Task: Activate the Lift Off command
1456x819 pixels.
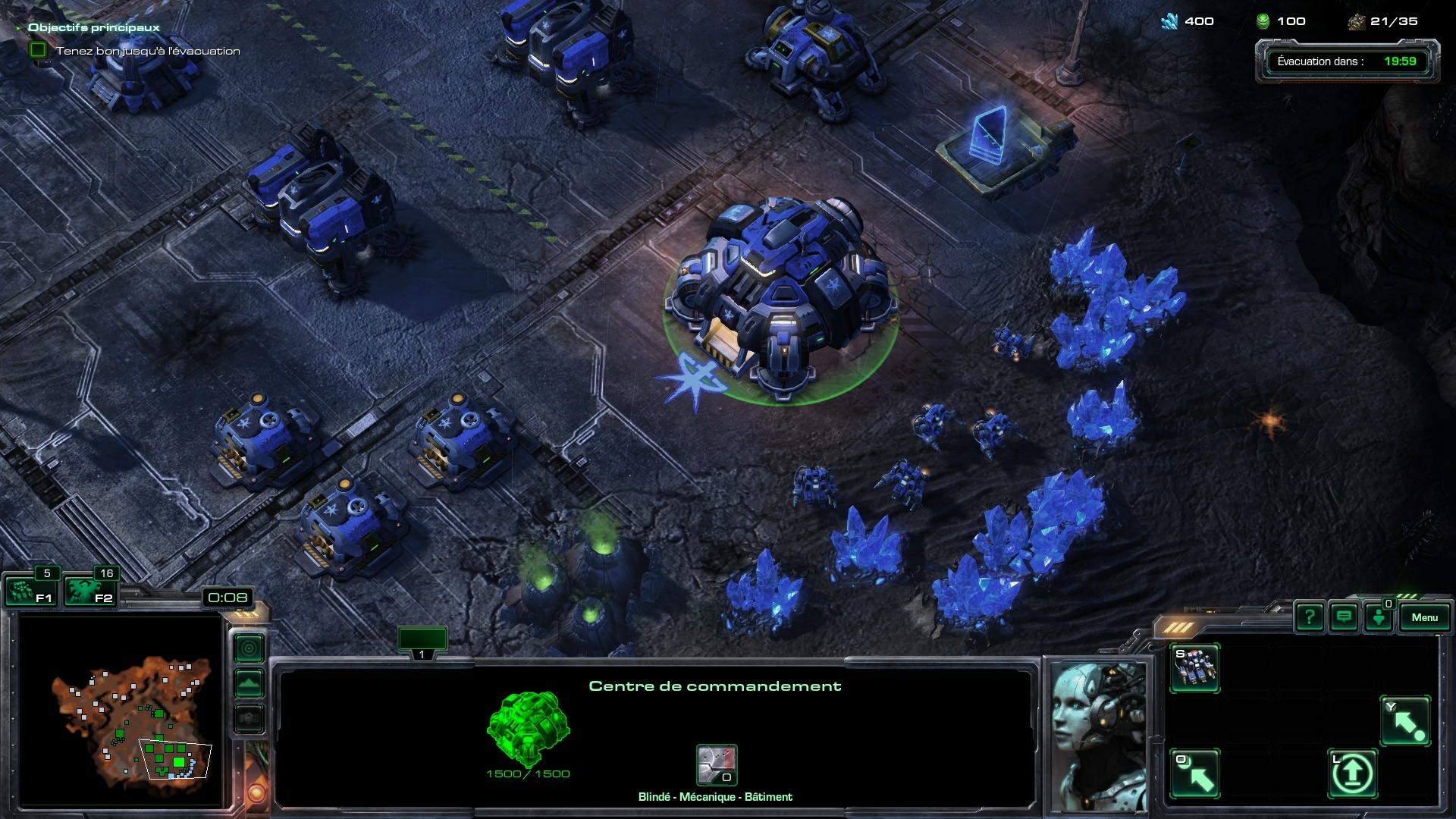Action: (1352, 773)
